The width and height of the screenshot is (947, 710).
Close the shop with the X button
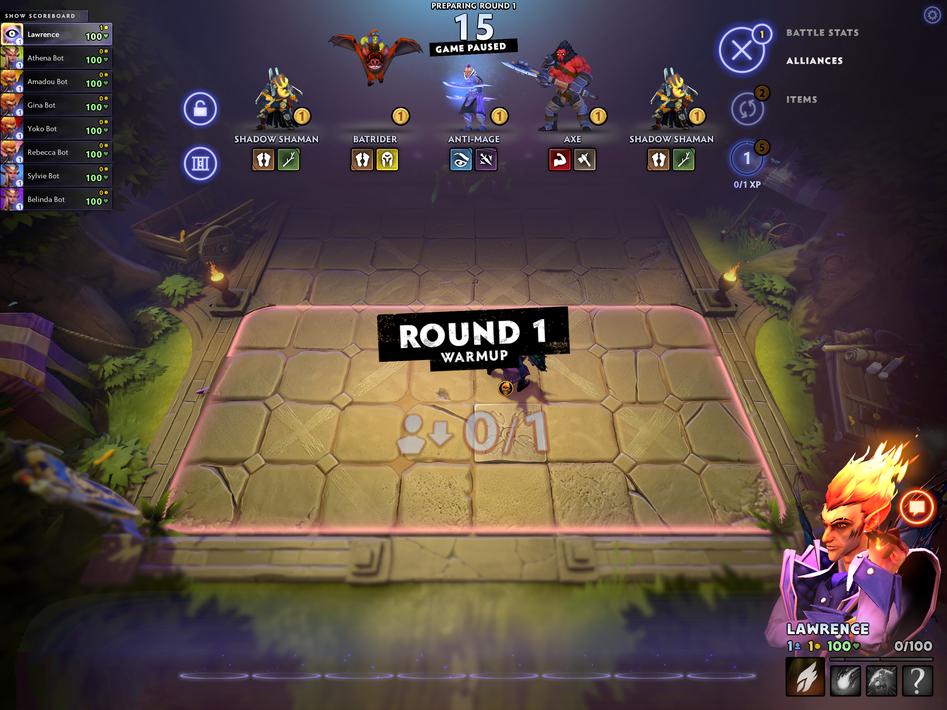click(741, 50)
